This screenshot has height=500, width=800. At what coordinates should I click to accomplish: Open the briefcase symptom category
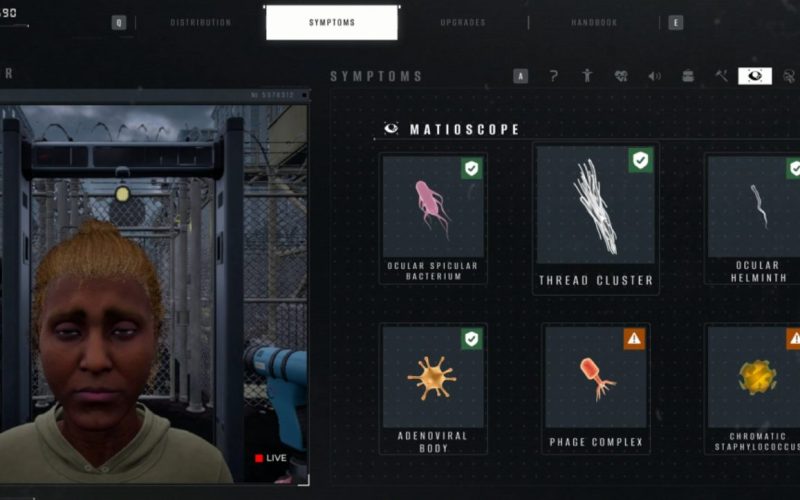(x=688, y=76)
